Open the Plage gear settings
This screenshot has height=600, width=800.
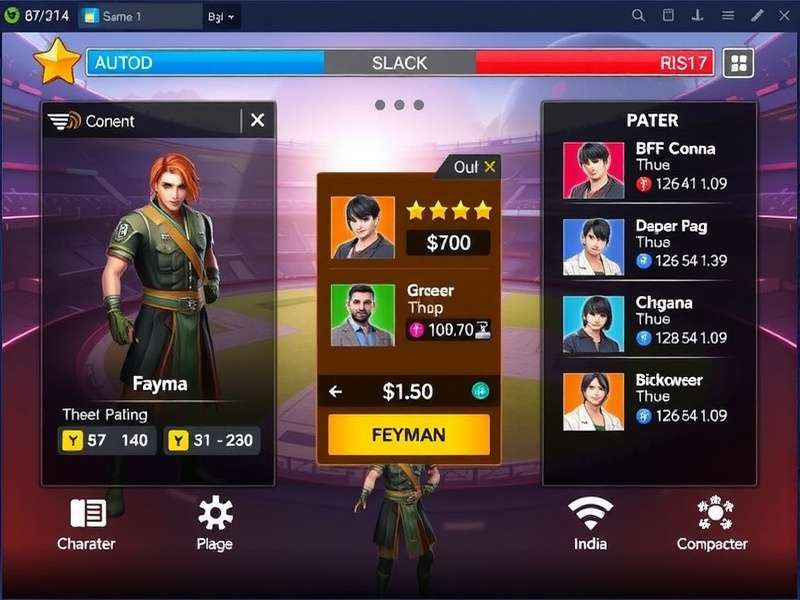pos(214,524)
